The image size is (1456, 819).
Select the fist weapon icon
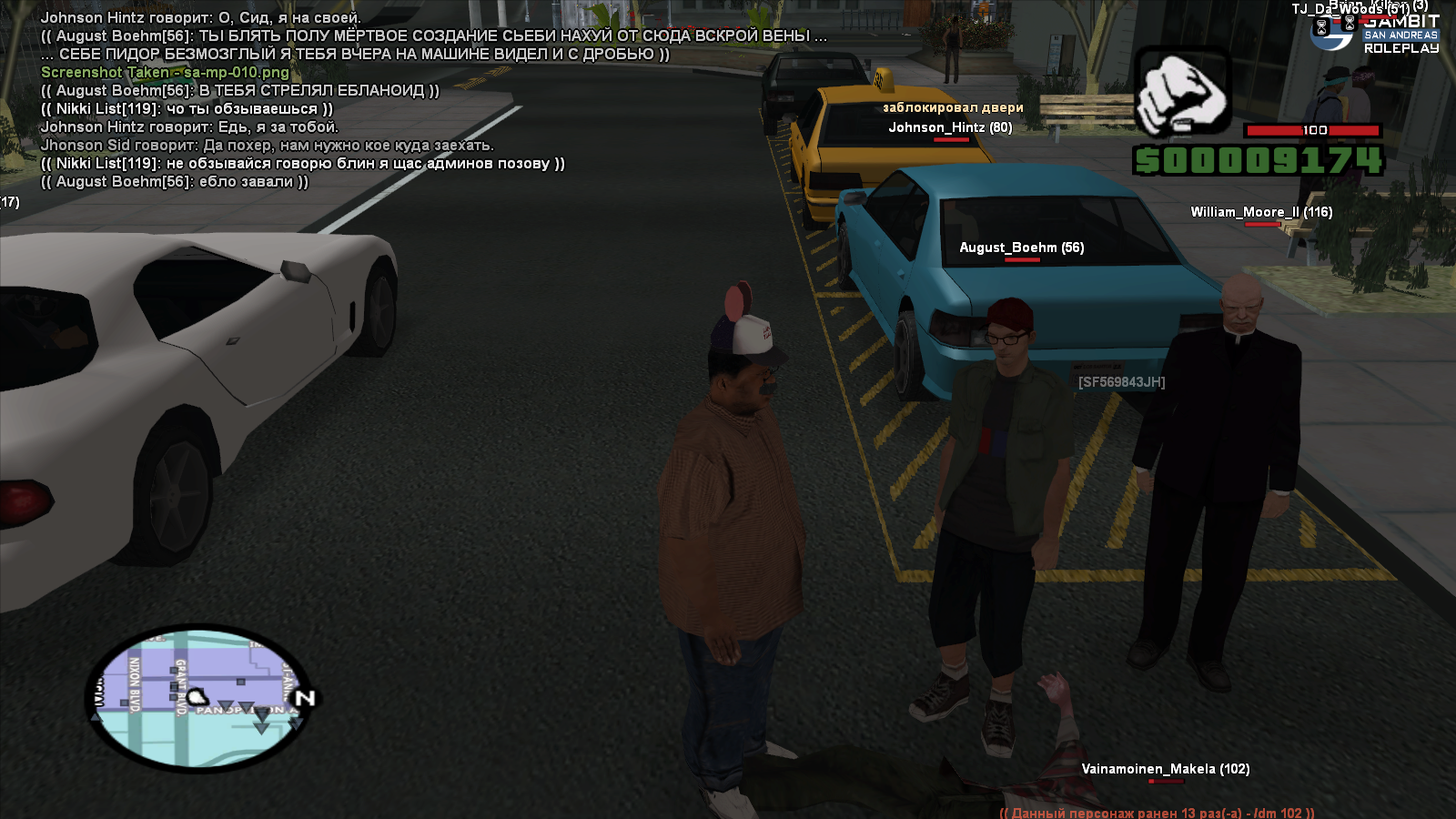click(x=1182, y=92)
